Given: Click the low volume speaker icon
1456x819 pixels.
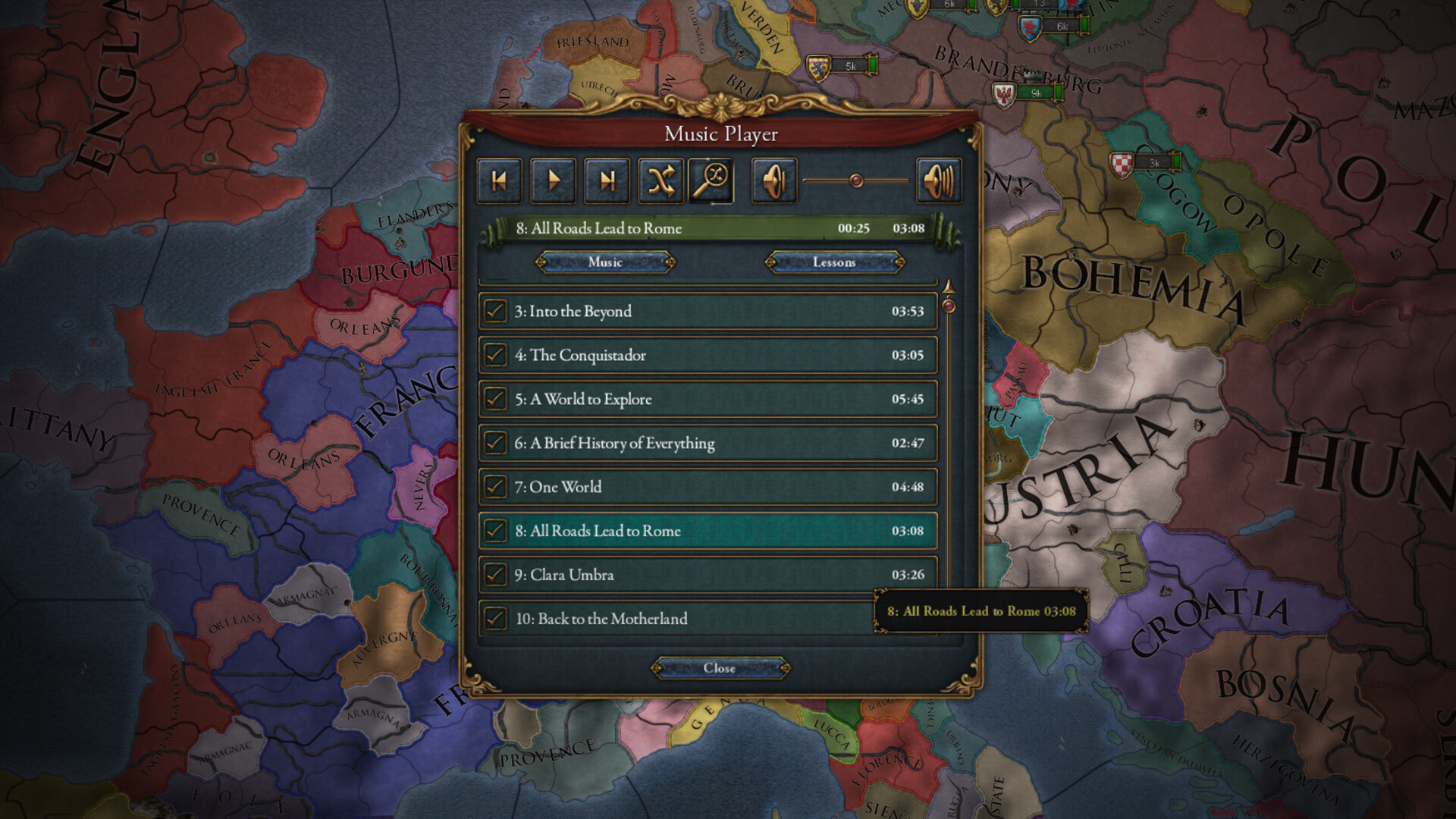Looking at the screenshot, I should [773, 180].
